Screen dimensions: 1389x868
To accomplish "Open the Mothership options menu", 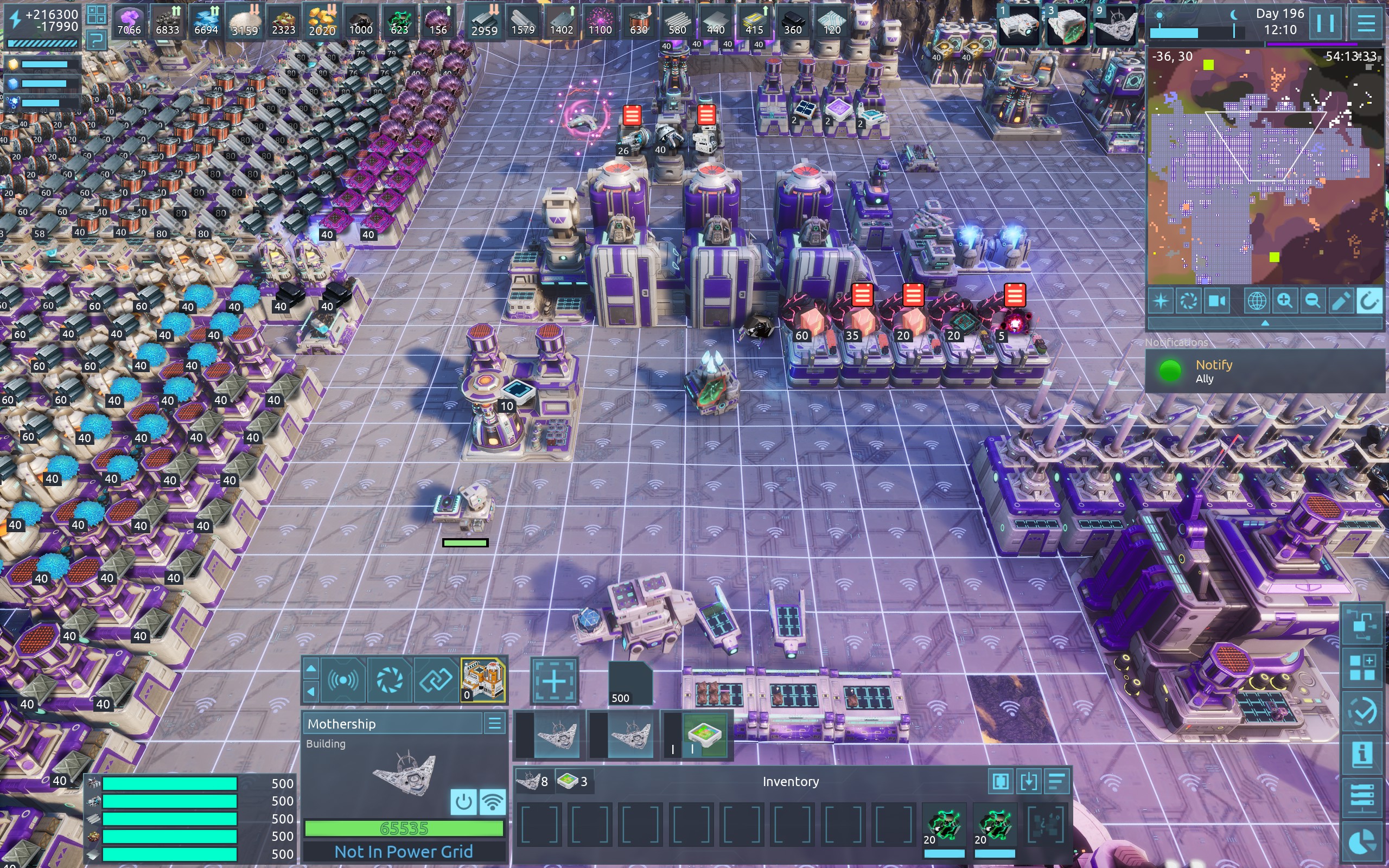I will pyautogui.click(x=495, y=723).
